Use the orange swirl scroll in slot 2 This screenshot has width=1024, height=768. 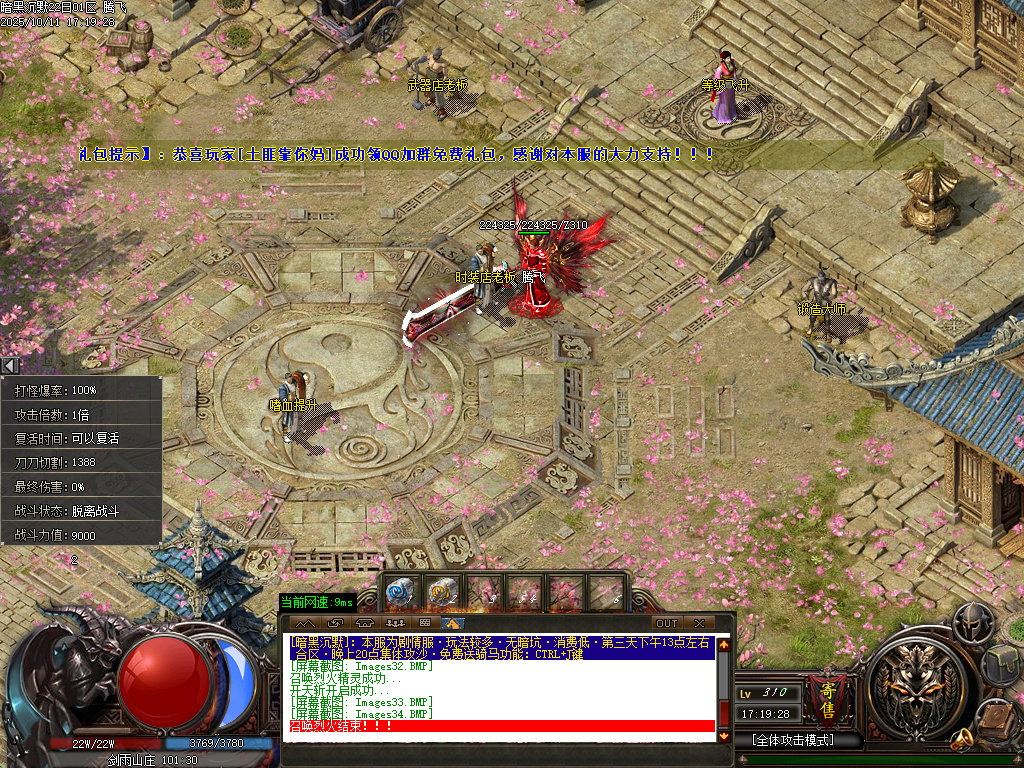pyautogui.click(x=442, y=593)
